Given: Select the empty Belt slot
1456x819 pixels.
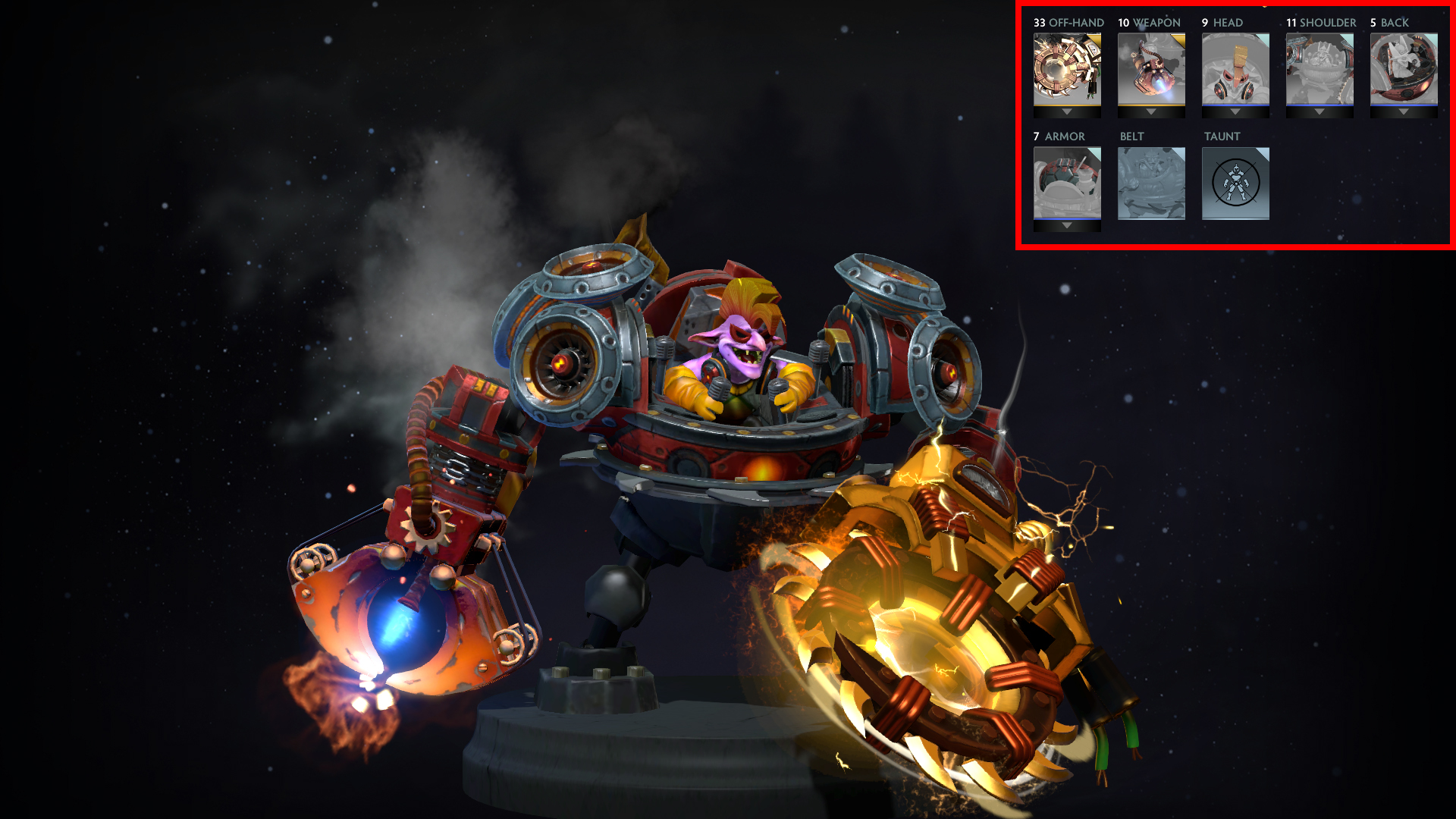Looking at the screenshot, I should click(1151, 183).
